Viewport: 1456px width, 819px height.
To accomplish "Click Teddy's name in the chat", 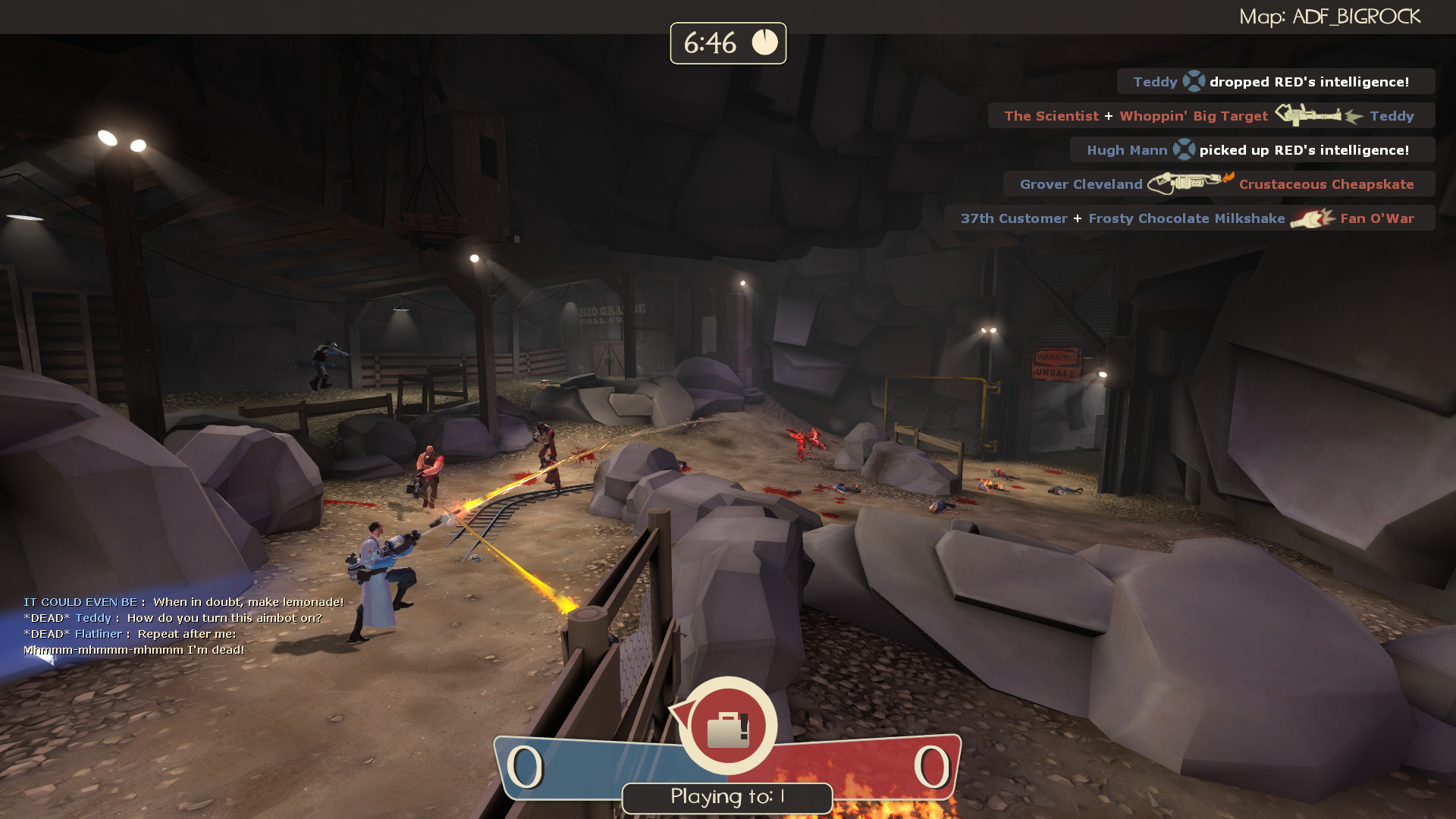I will click(x=93, y=617).
